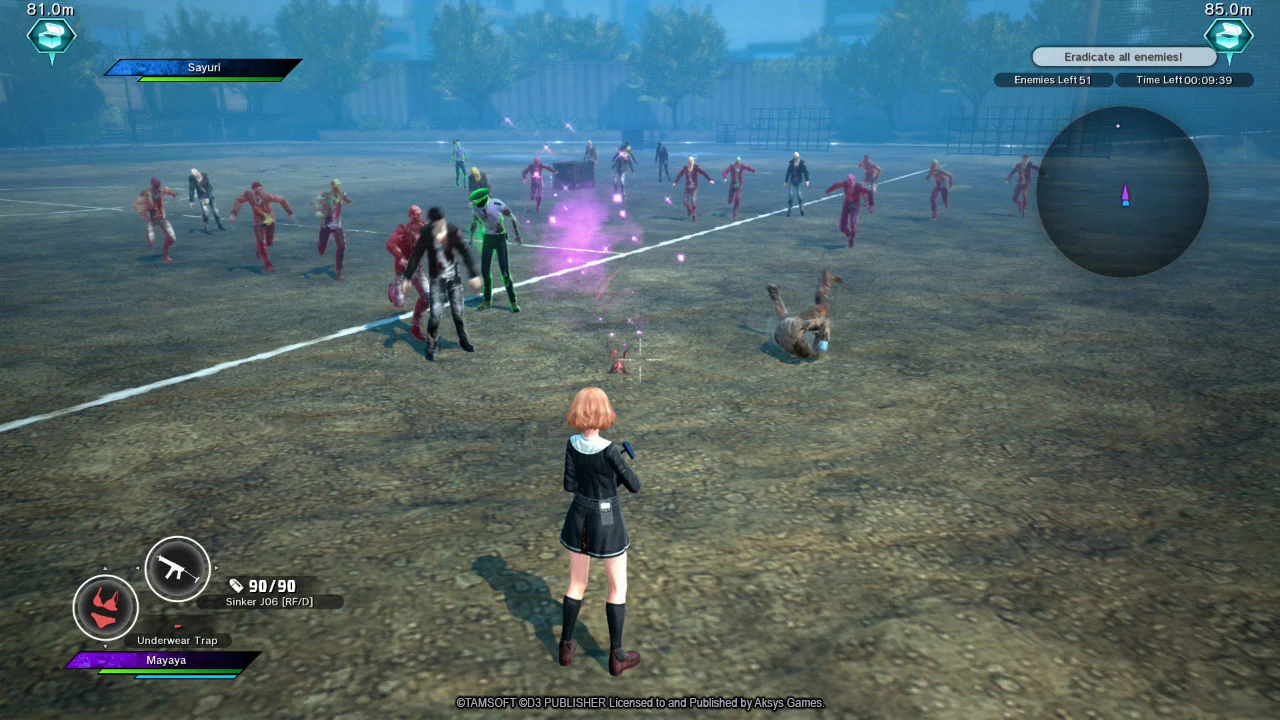Click the Underwear Trap label
This screenshot has height=720, width=1280.
click(179, 640)
